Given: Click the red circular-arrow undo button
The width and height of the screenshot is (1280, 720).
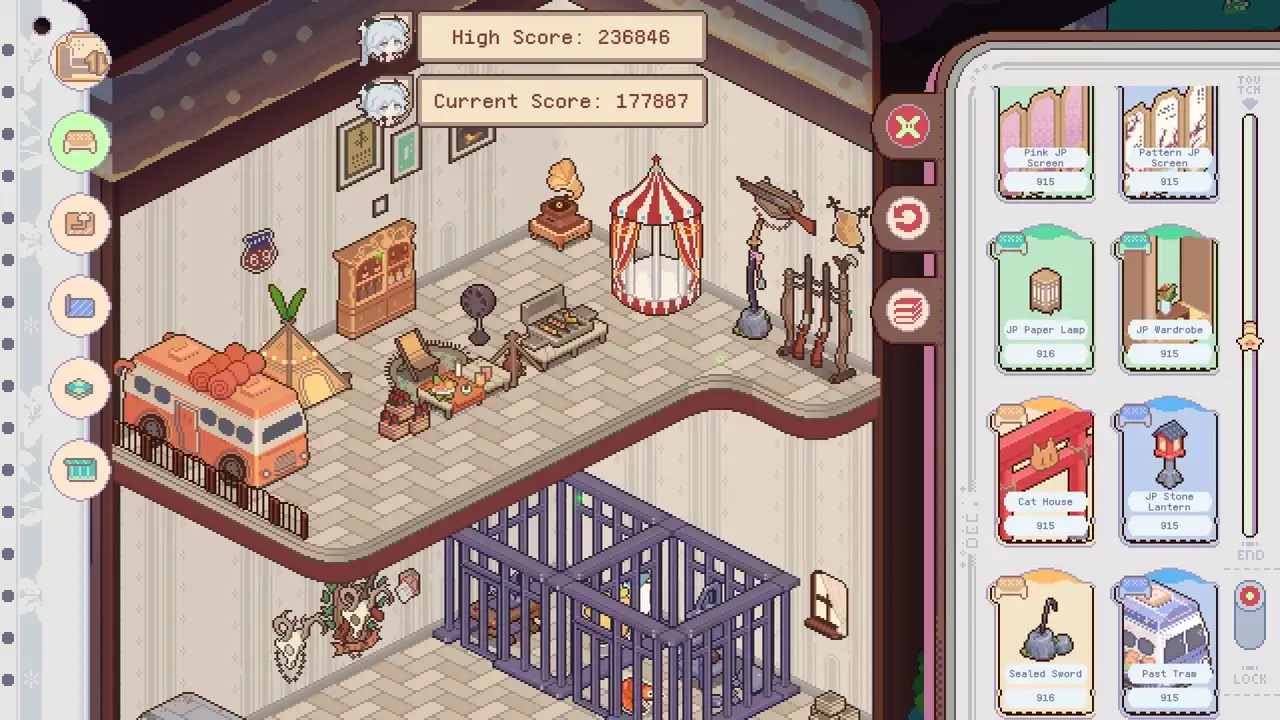Looking at the screenshot, I should click(908, 219).
